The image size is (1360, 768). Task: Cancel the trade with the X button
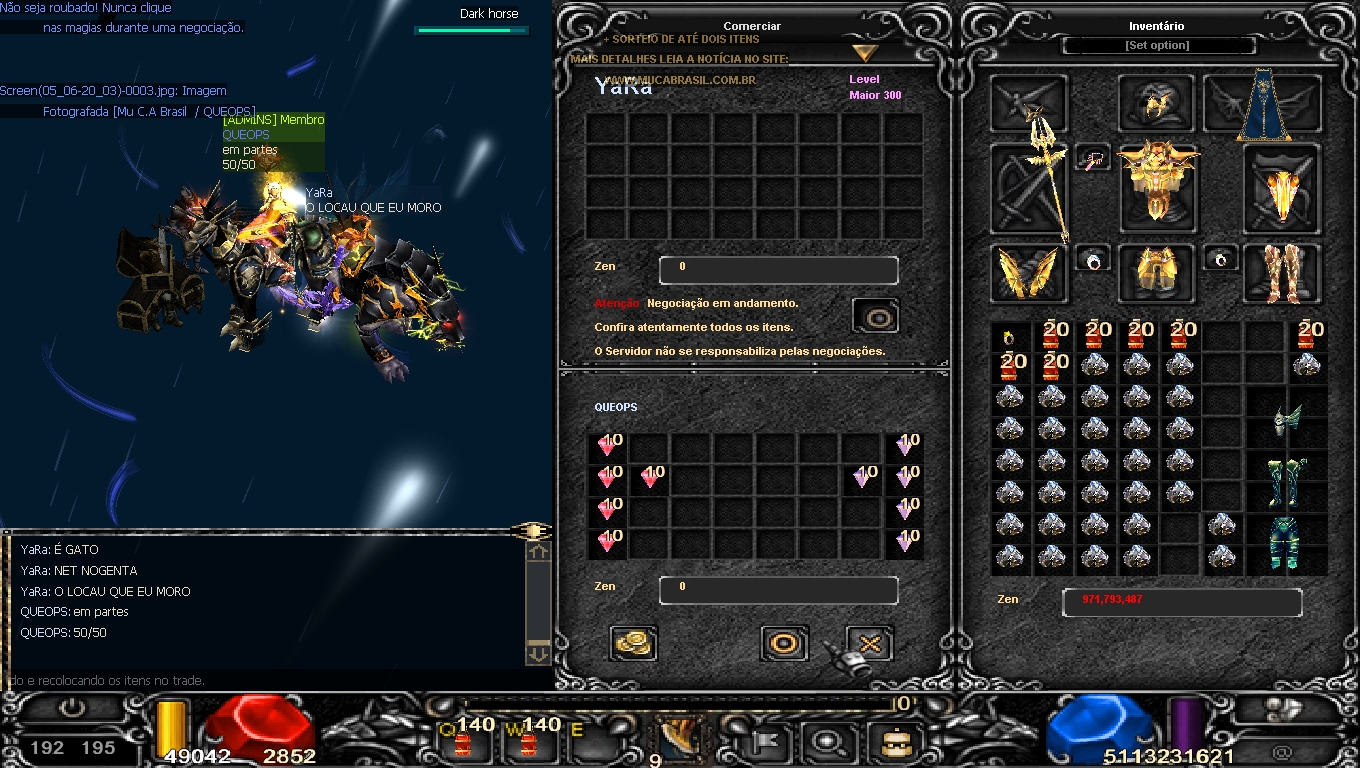click(869, 643)
